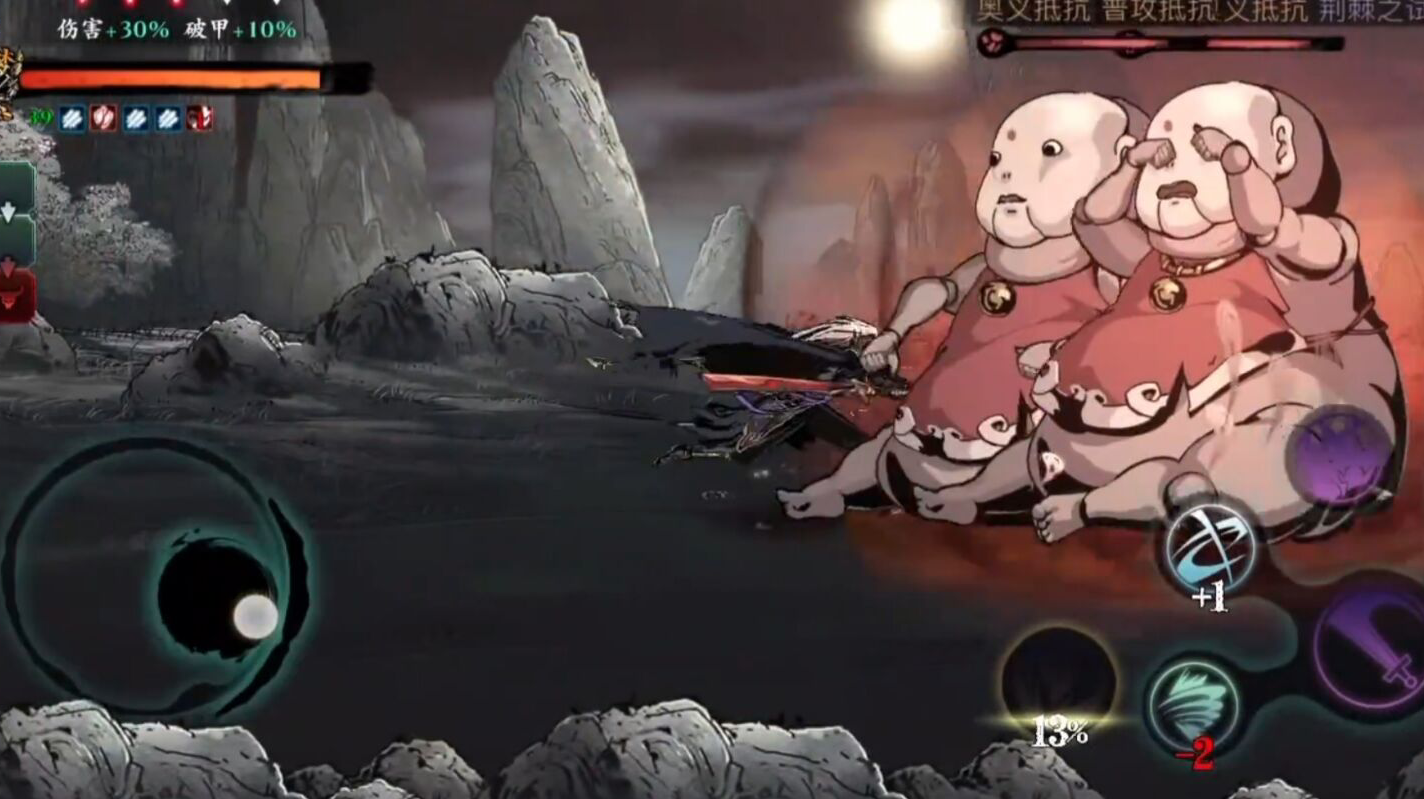Tap the first blue slash buff icon
1424x799 pixels.
pos(70,117)
